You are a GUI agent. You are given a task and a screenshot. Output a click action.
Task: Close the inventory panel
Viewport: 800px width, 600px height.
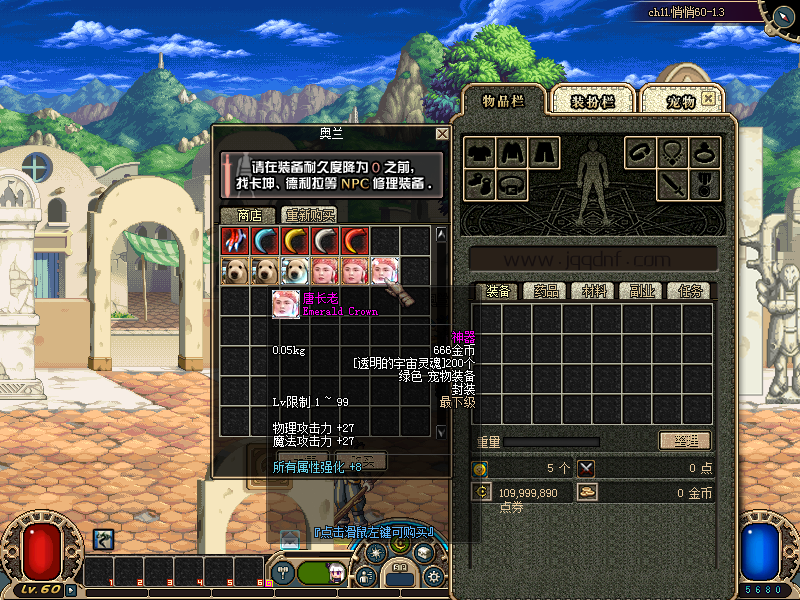708,98
